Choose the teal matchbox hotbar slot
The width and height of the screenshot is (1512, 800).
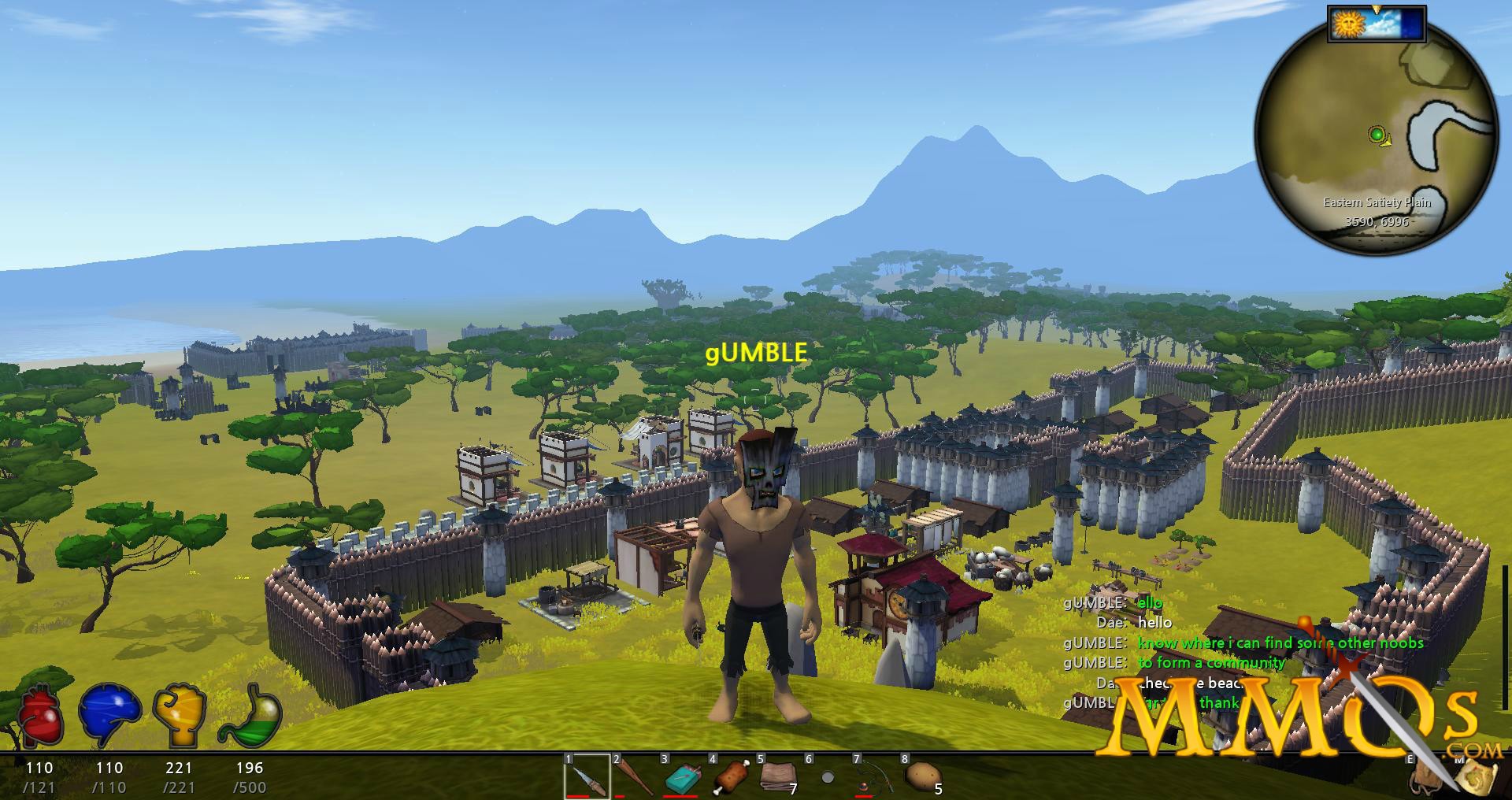click(x=683, y=778)
